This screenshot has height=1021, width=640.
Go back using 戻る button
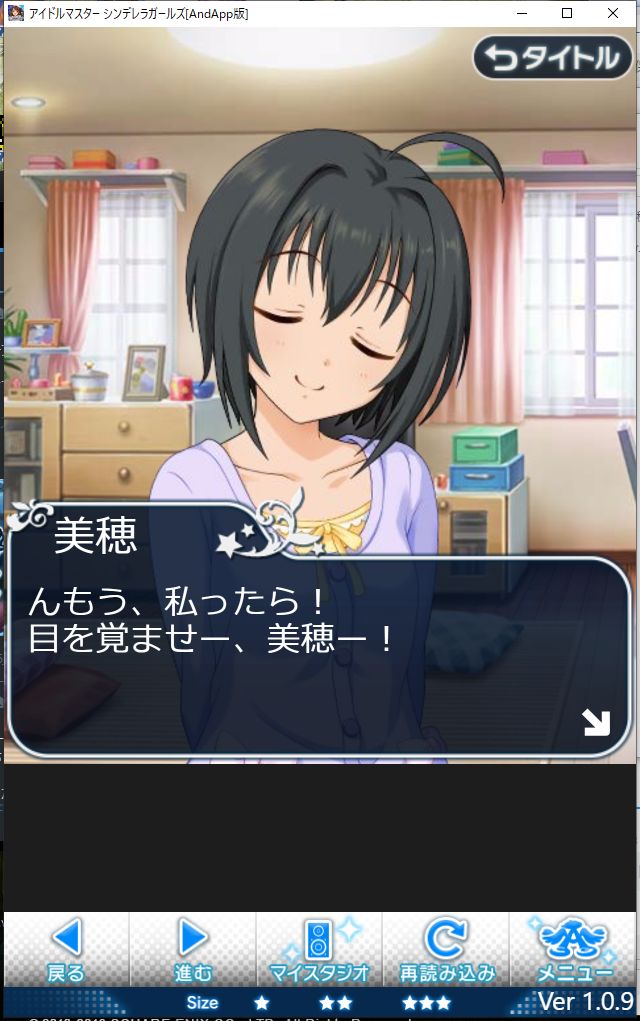[x=66, y=949]
